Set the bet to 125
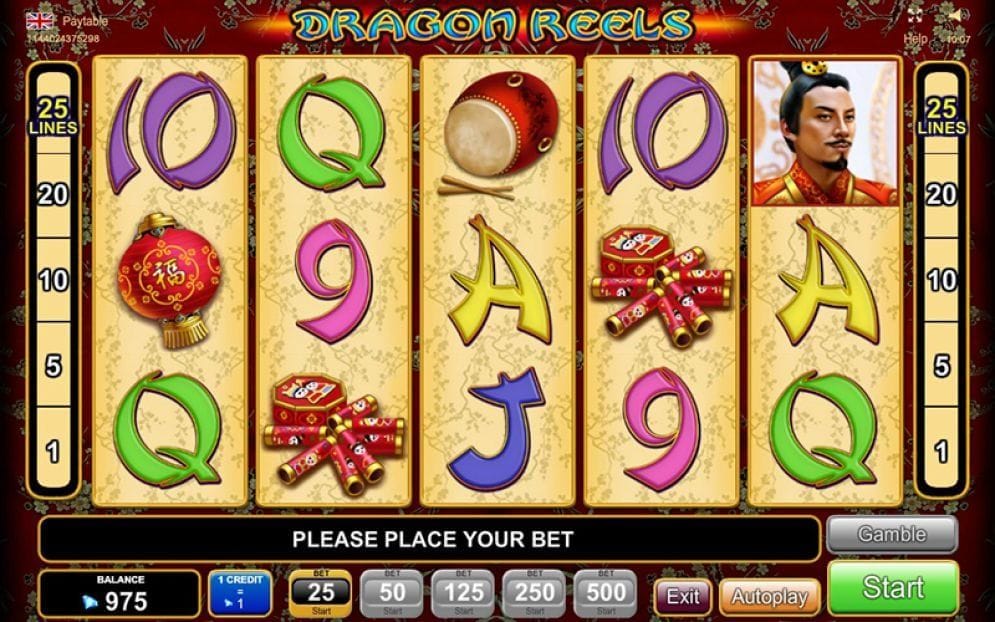This screenshot has width=995, height=622. pos(464,594)
